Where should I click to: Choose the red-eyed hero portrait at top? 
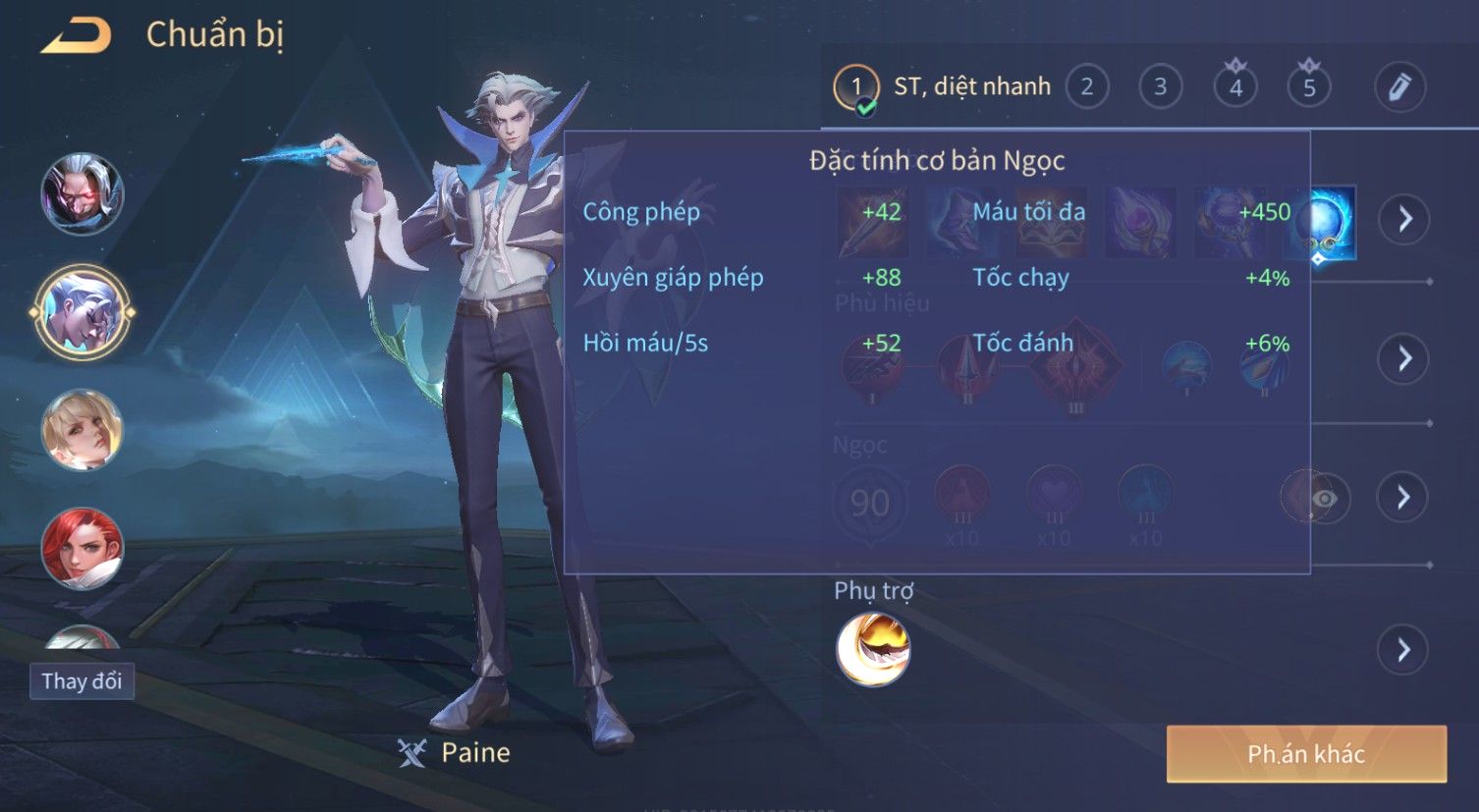(82, 194)
